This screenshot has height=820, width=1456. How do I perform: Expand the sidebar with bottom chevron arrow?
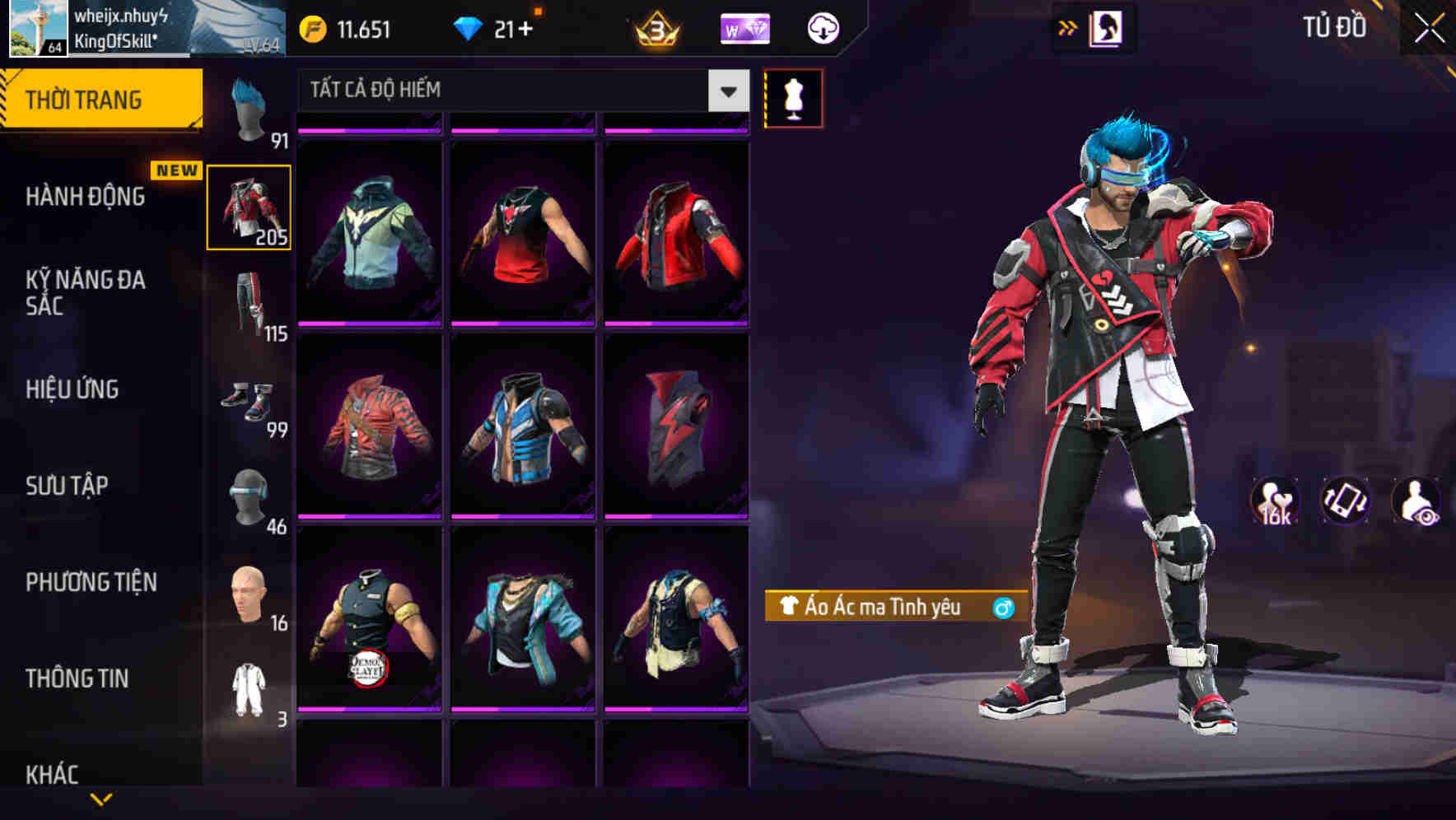point(103,800)
